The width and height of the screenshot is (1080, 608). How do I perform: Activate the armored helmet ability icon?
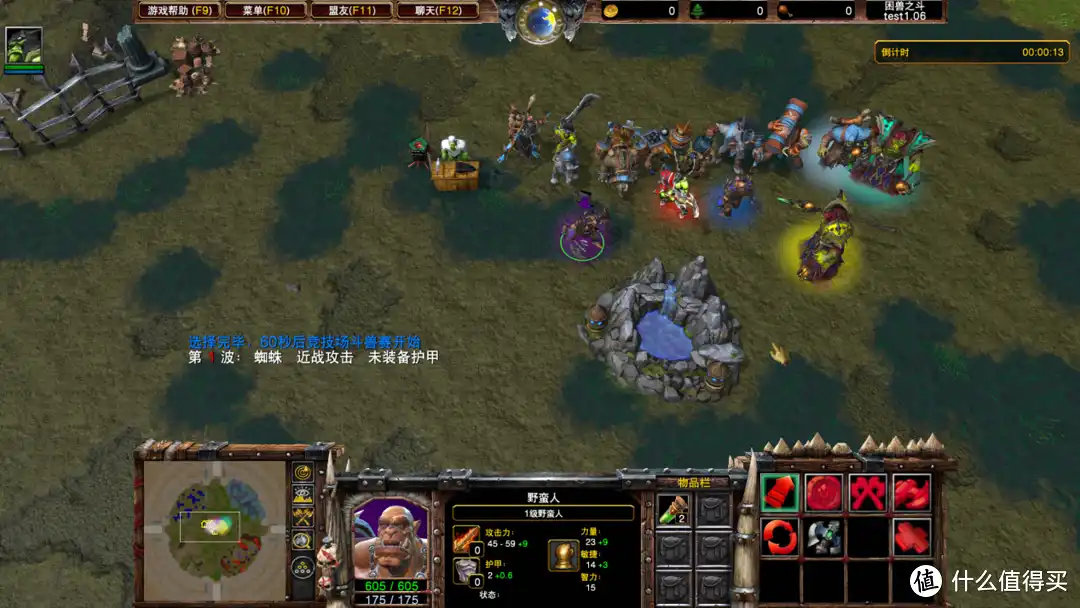(824, 537)
